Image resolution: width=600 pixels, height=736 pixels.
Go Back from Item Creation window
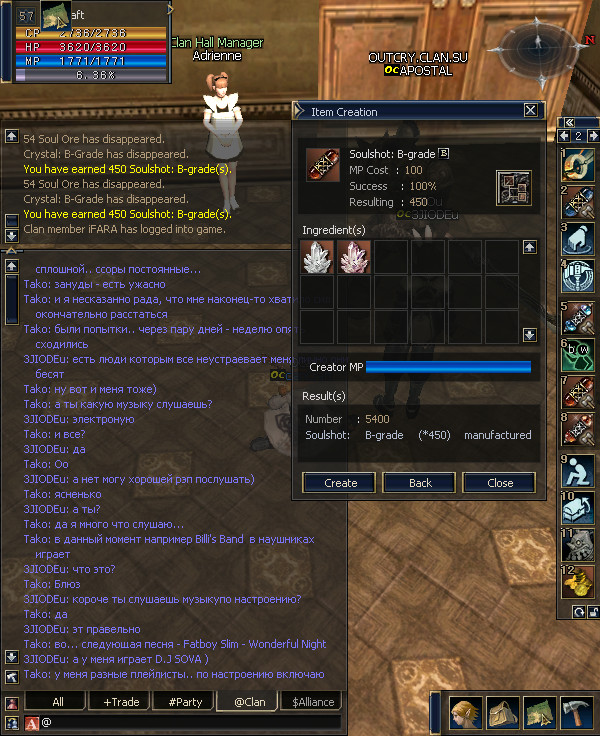pyautogui.click(x=421, y=482)
